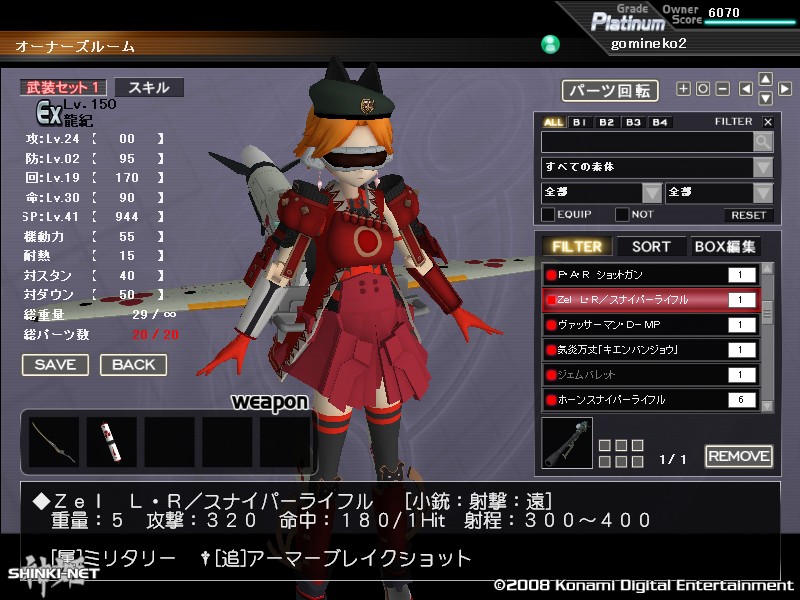Open the すべての素体 dropdown
800x600 pixels.
657,167
